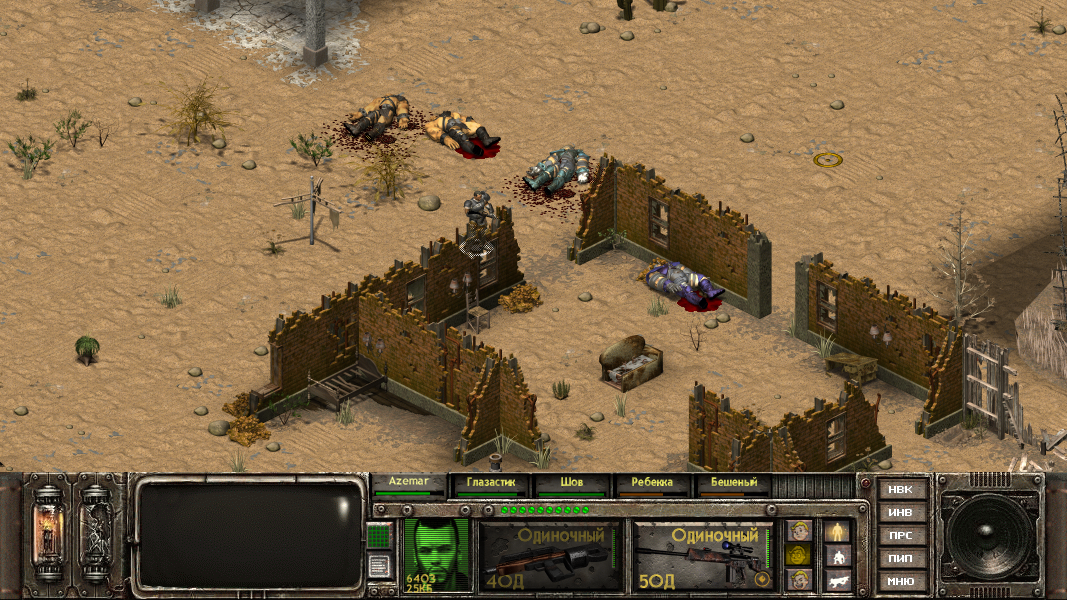Toggle the green grid map button
This screenshot has width=1067, height=600.
379,536
